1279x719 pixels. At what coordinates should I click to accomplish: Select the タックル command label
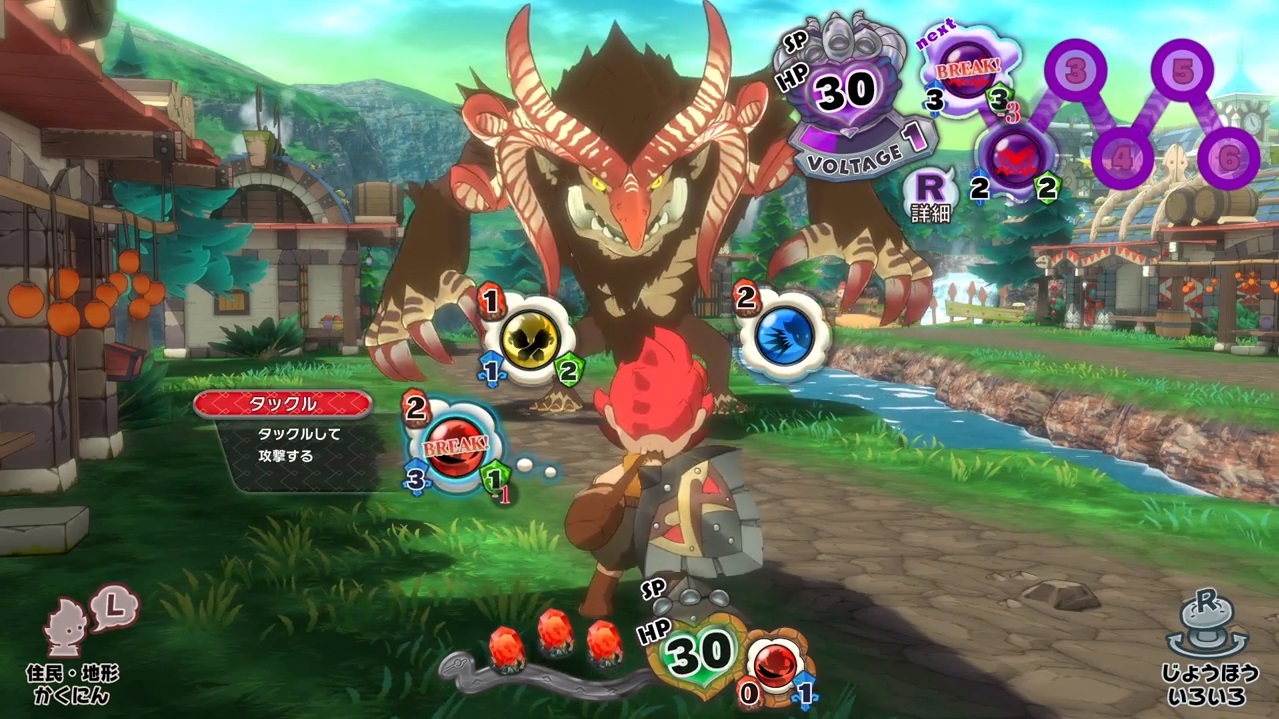click(x=283, y=404)
